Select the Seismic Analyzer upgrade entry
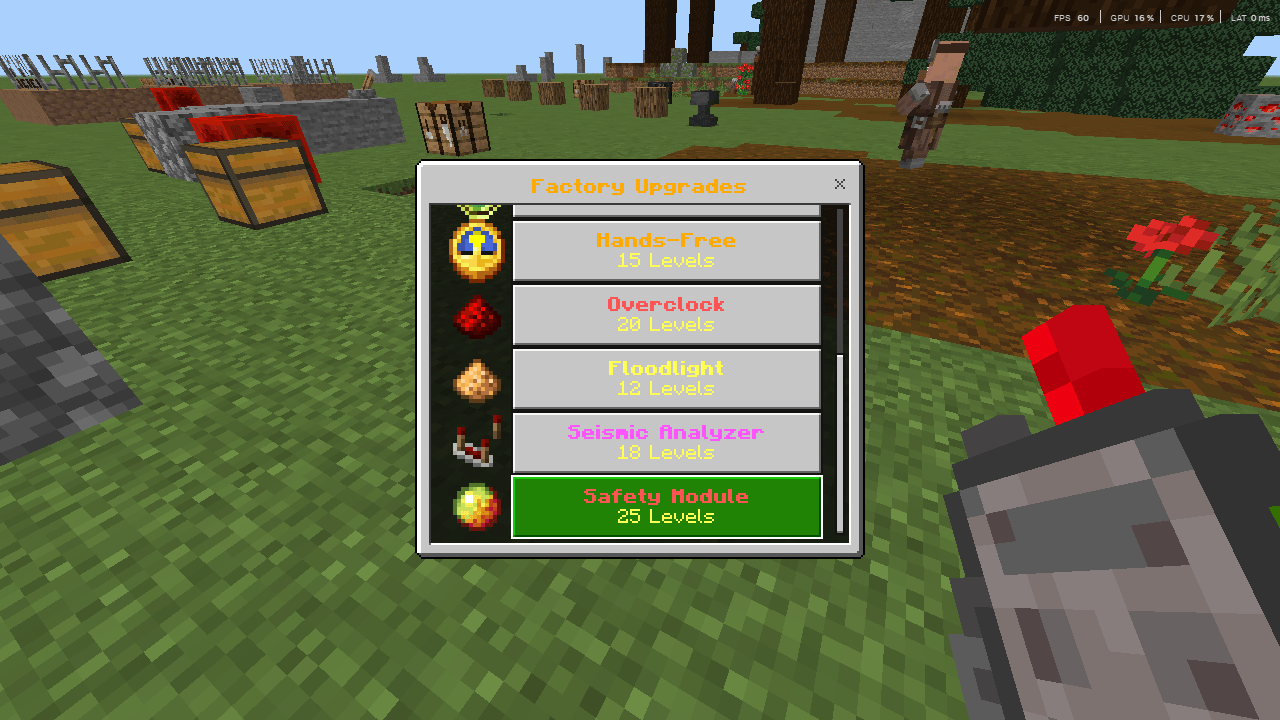The height and width of the screenshot is (720, 1280). (x=666, y=442)
